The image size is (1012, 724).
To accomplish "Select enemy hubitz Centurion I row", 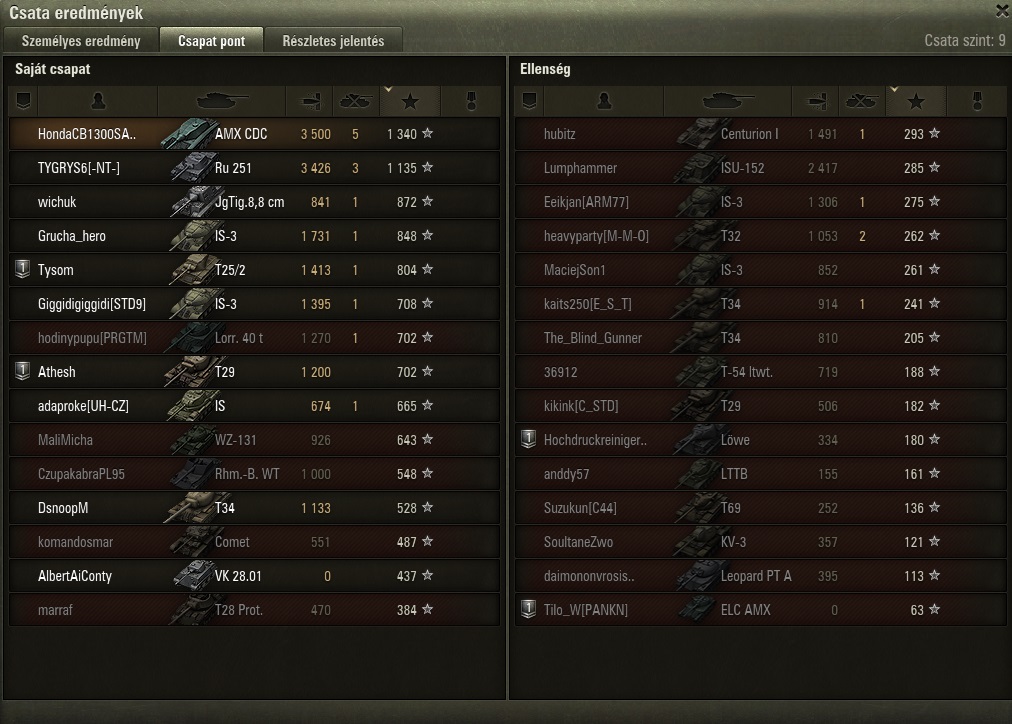I will click(x=760, y=134).
